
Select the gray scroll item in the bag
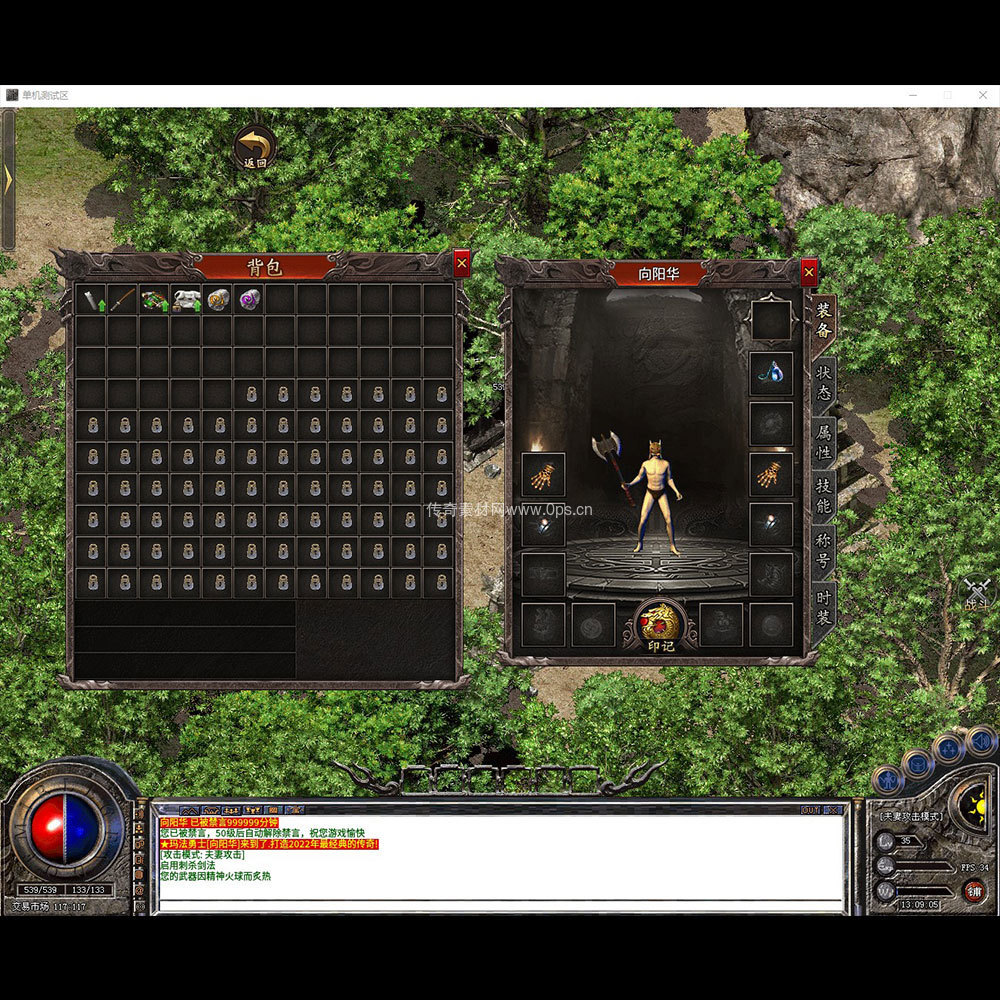click(92, 299)
